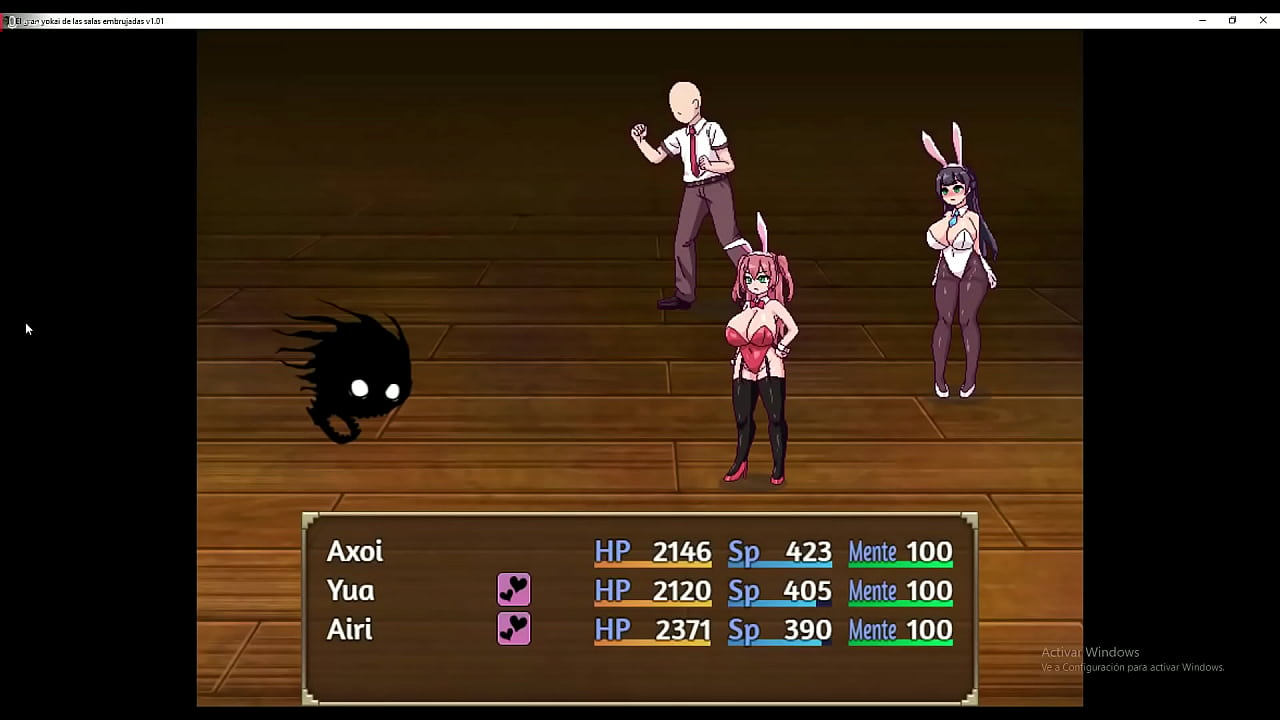
Task: Open the Mente gauge details for Airi
Action: [899, 630]
